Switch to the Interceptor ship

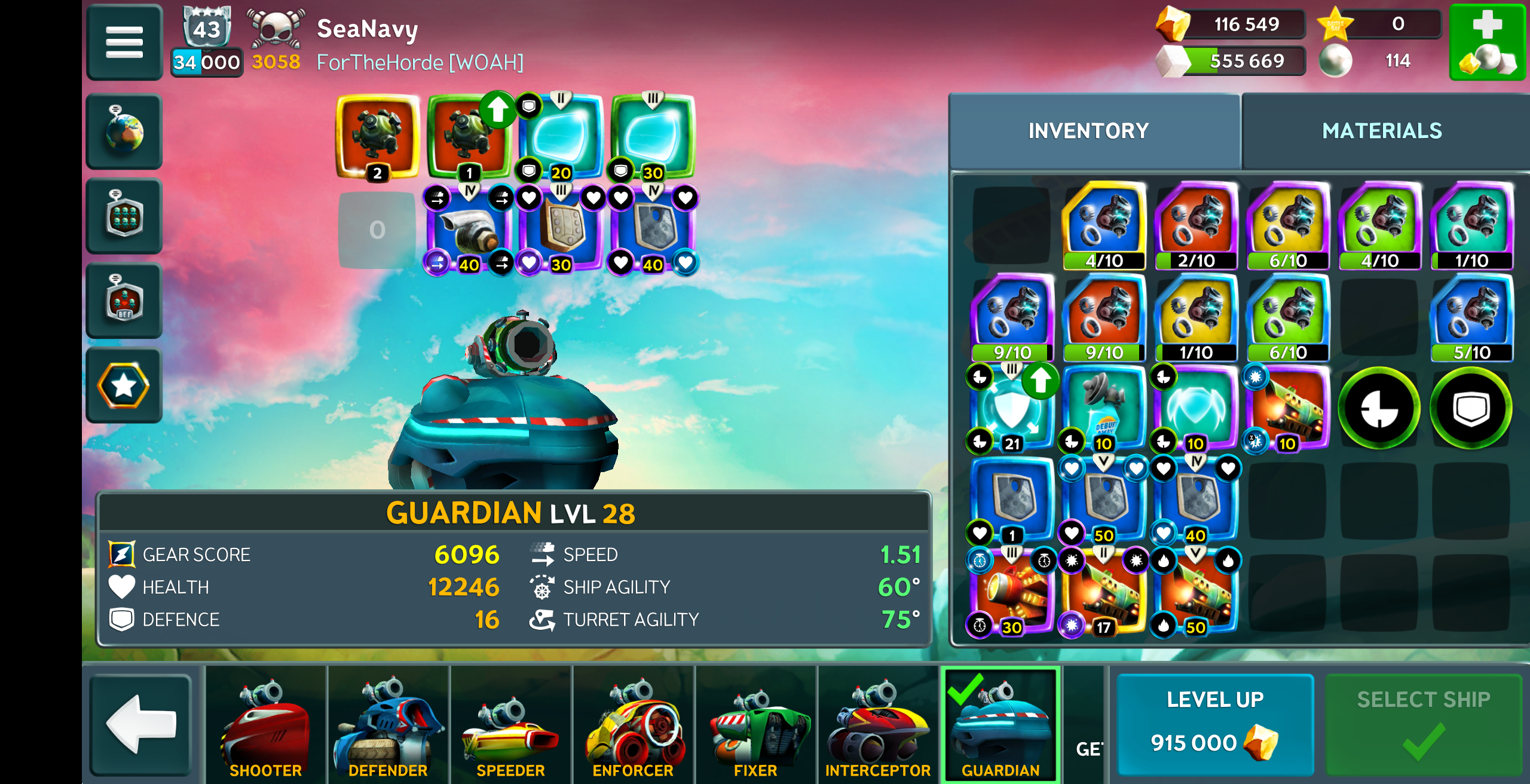877,724
